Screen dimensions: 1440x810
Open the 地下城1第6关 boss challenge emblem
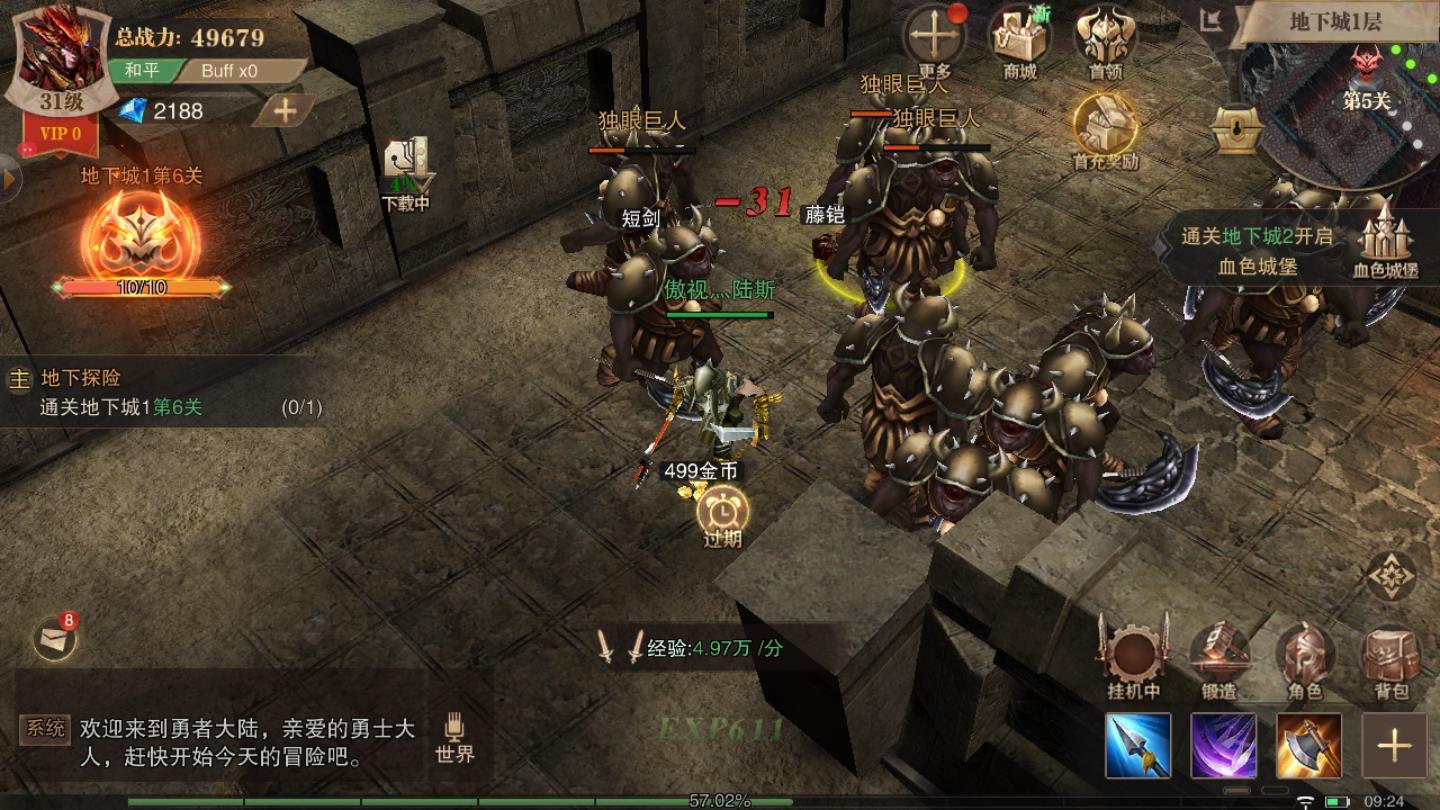point(142,240)
